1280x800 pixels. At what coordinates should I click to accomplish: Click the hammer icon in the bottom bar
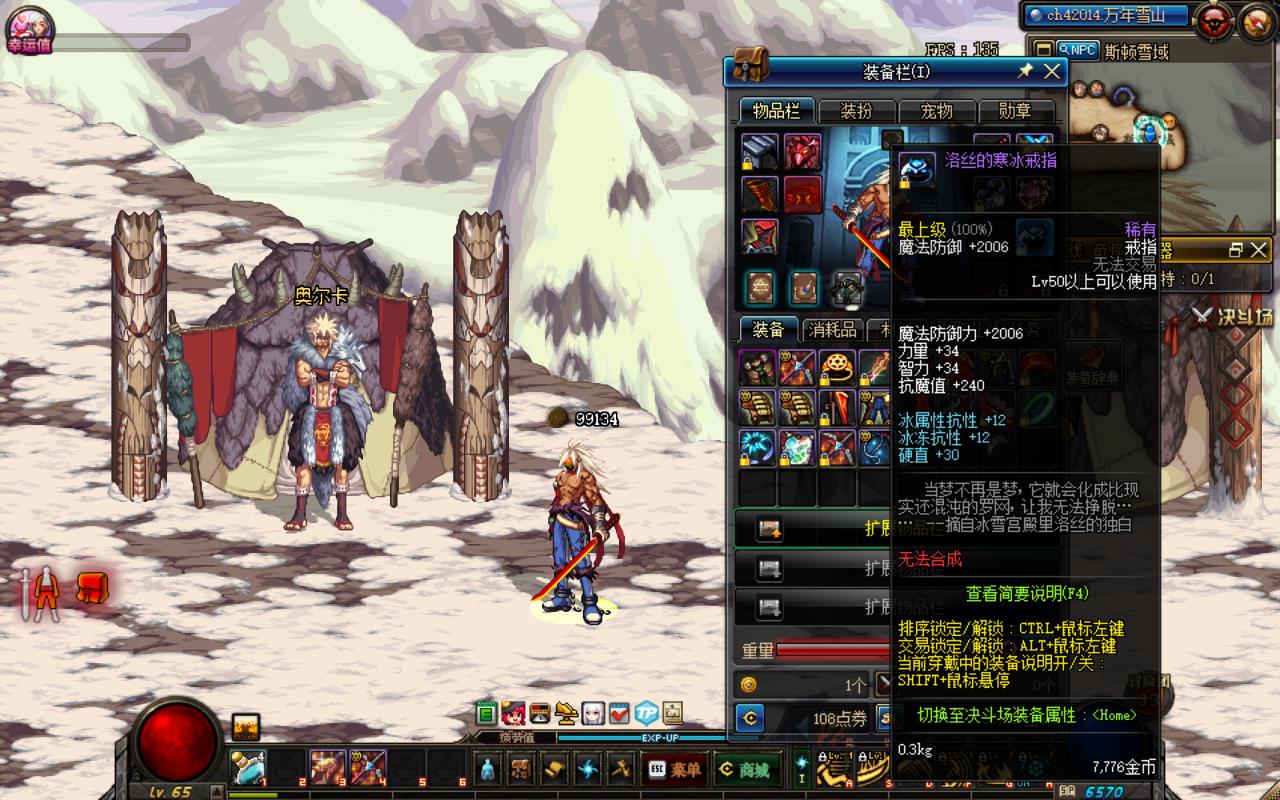point(621,769)
